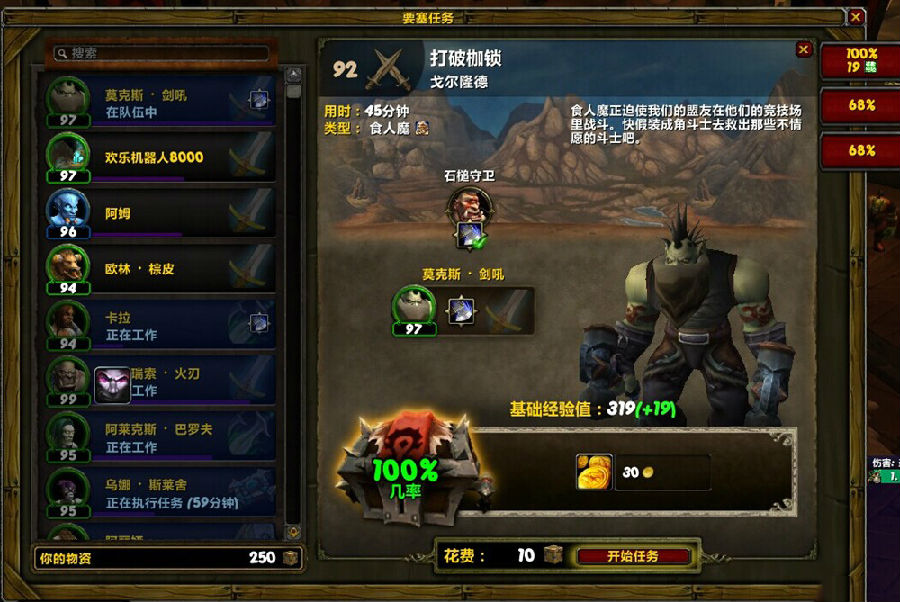Click the follower search box
900x602 pixels.
162,53
